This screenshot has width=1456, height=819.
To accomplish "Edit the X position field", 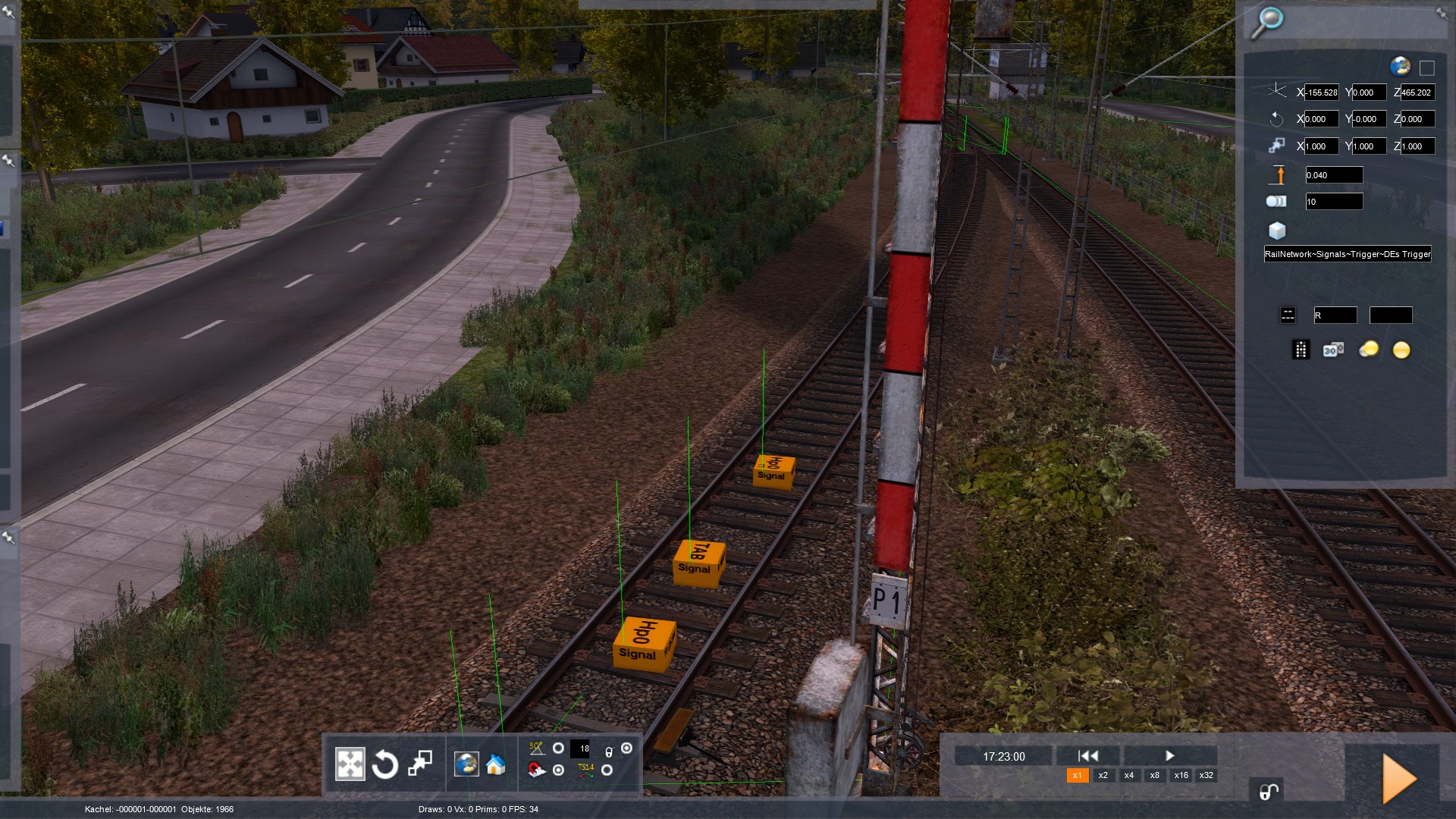I will pos(1321,93).
